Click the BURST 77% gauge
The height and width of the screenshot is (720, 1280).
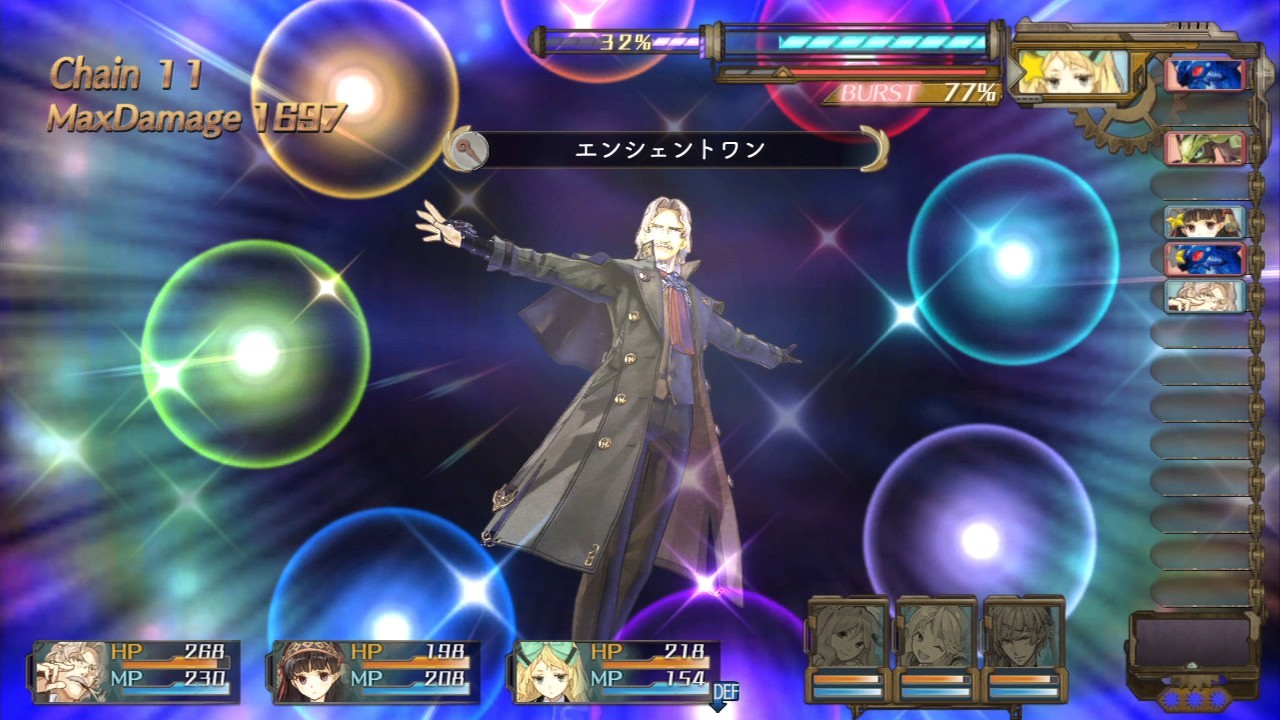tap(912, 89)
